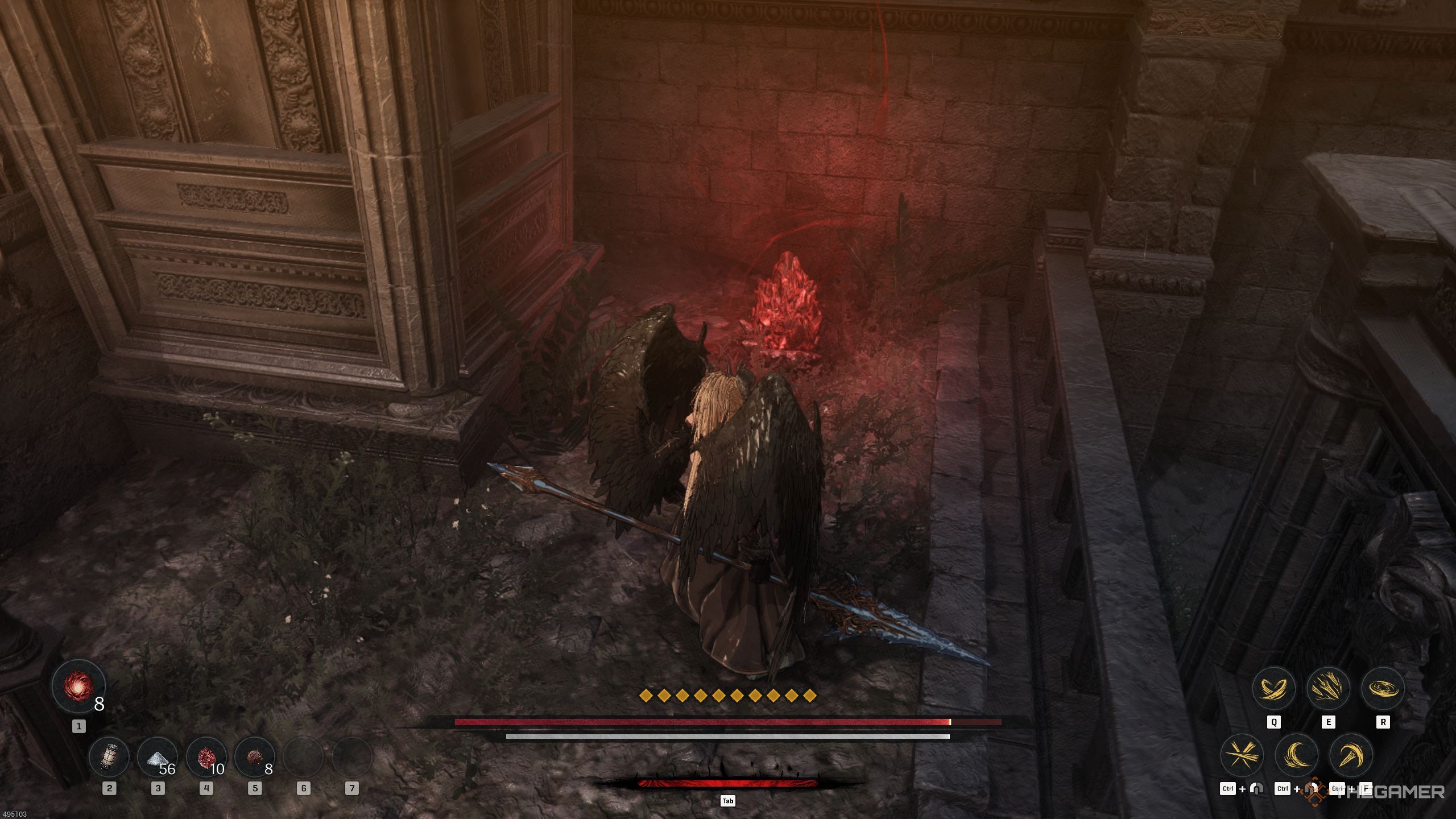Trigger the crescent sweep skill
This screenshot has width=1456, height=819.
click(1297, 756)
